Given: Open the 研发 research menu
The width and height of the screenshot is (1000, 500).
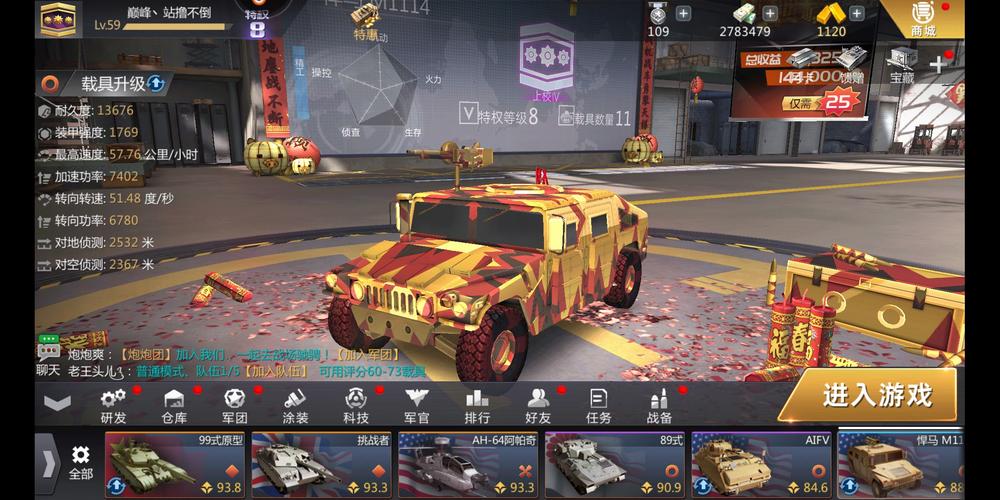Looking at the screenshot, I should click(113, 405).
